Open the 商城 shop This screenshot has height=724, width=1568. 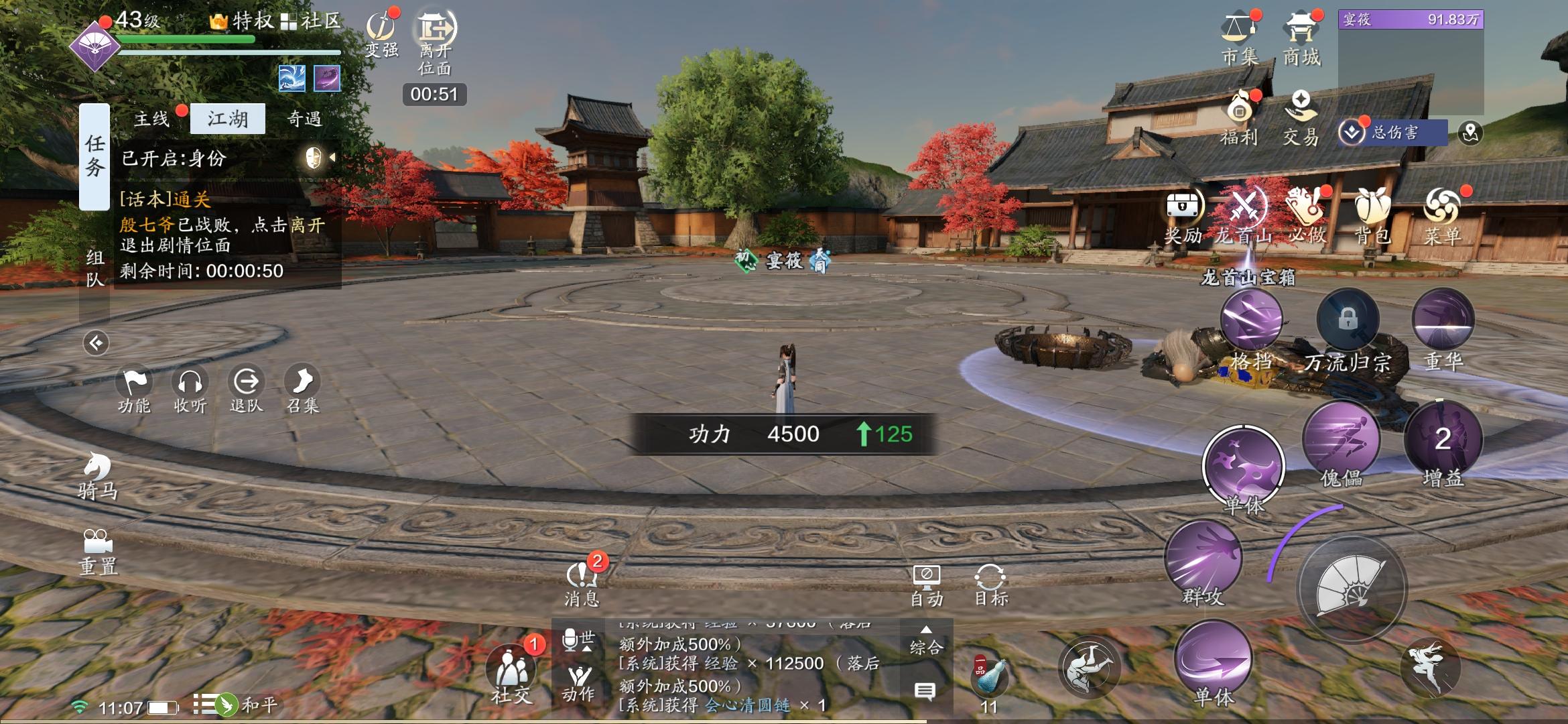(x=1301, y=39)
